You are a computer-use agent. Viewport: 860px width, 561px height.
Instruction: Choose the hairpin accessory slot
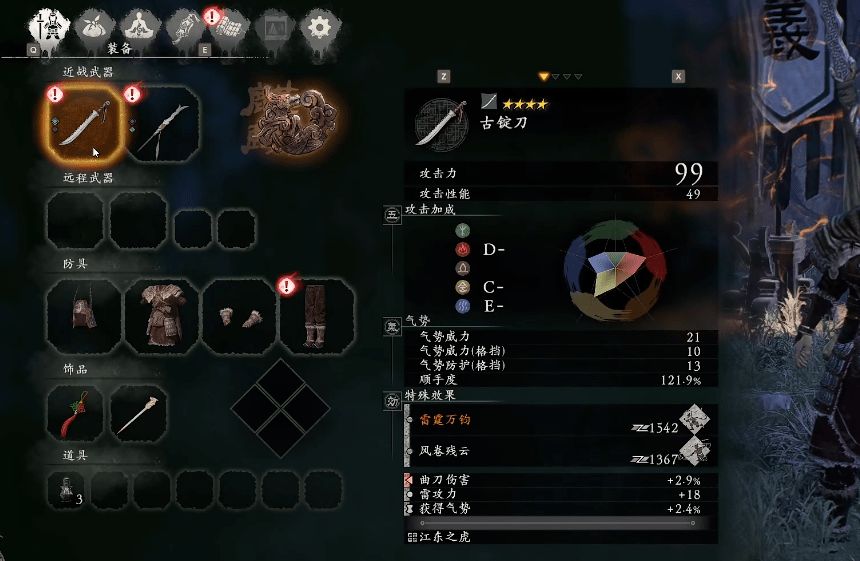tap(137, 413)
